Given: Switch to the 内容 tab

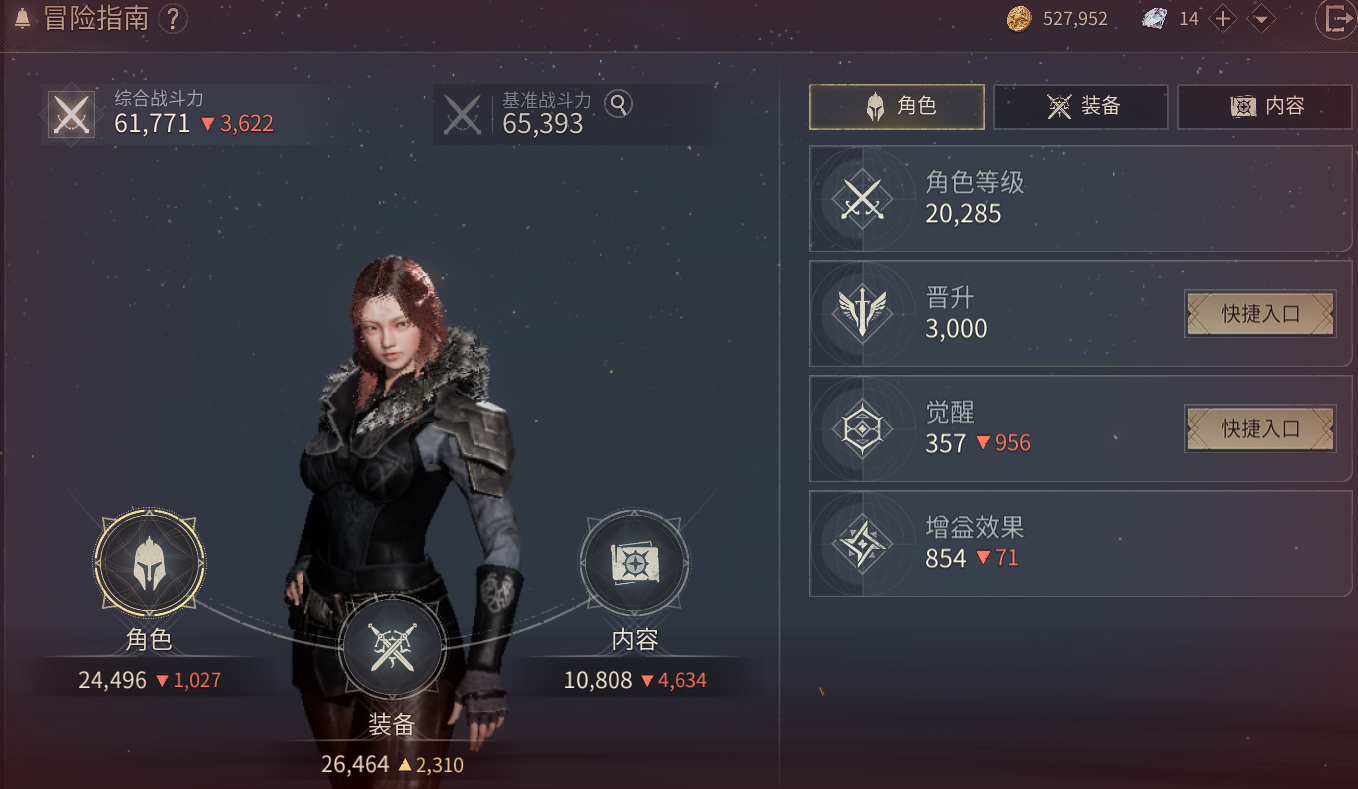Looking at the screenshot, I should (x=1265, y=107).
